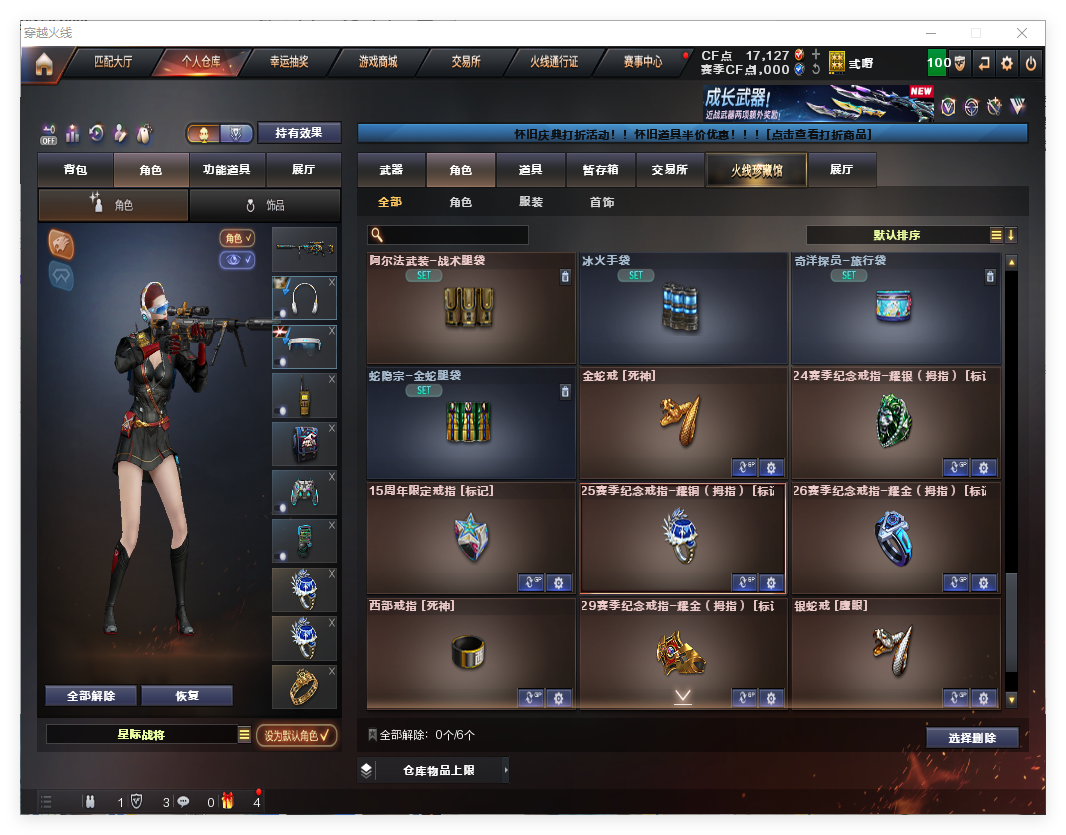Switch to the 道具 items tab

pyautogui.click(x=531, y=170)
